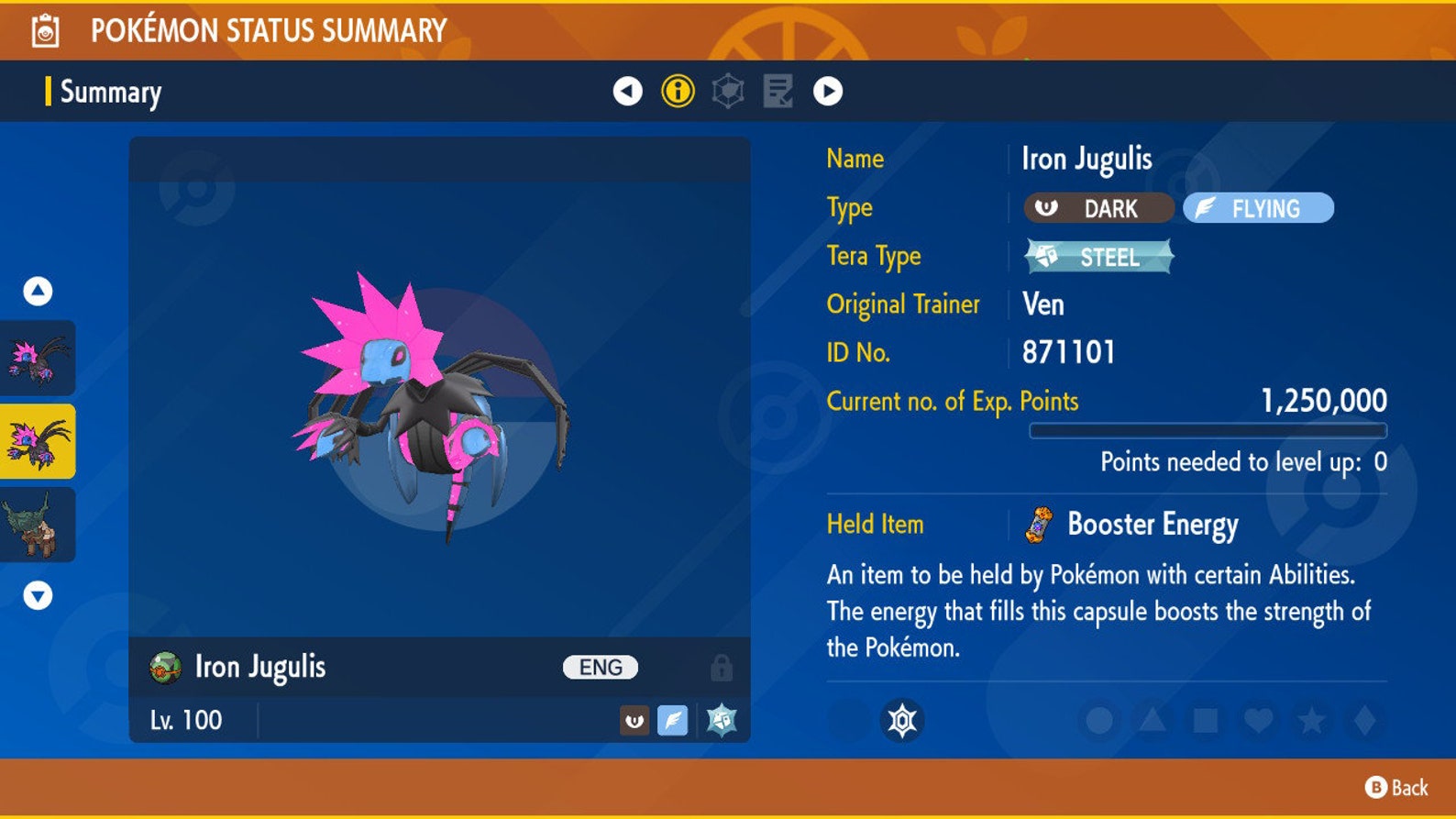The width and height of the screenshot is (1456, 819).
Task: Click the left arrow to view previous page
Action: (627, 93)
